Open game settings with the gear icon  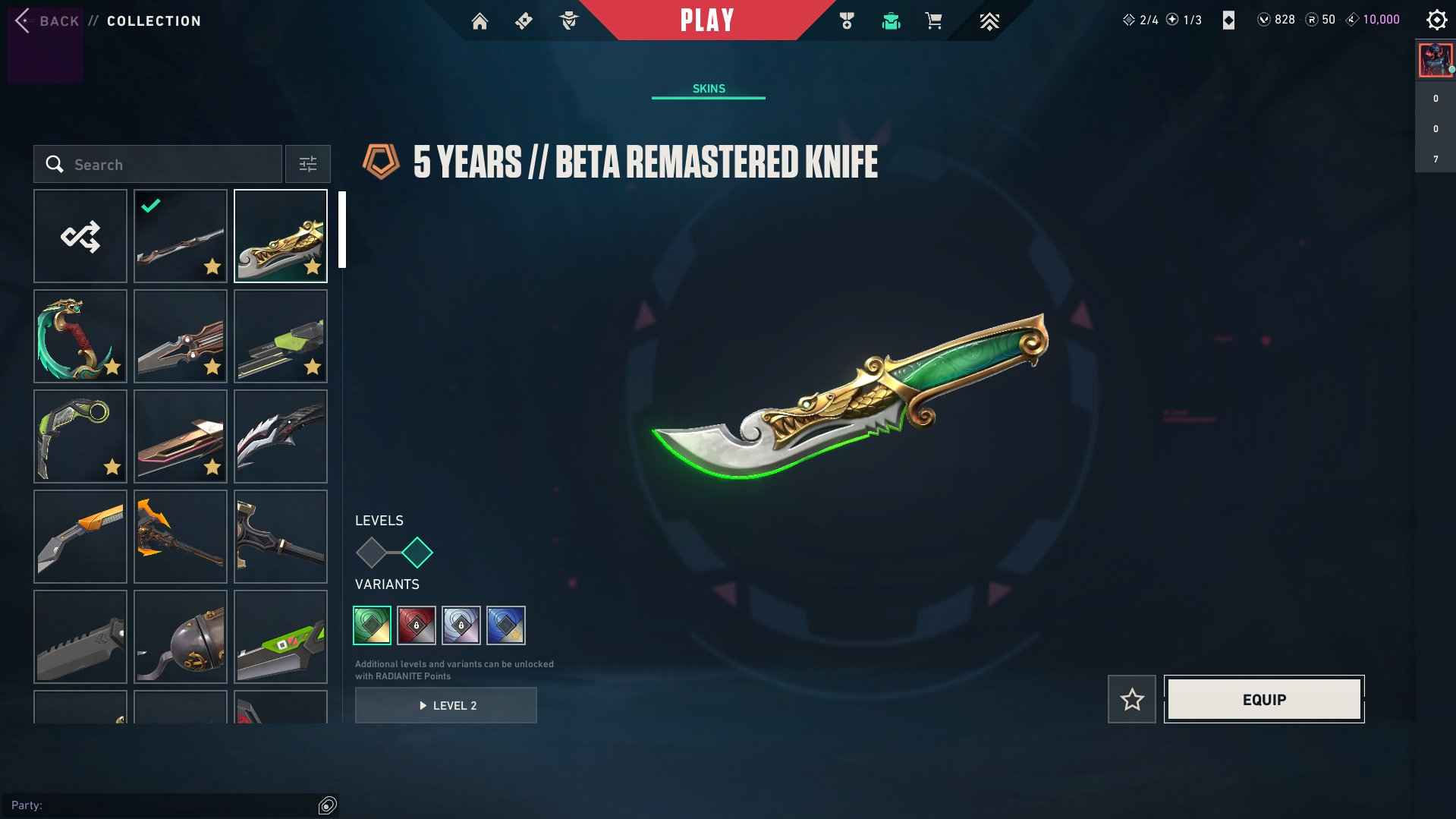click(1436, 20)
